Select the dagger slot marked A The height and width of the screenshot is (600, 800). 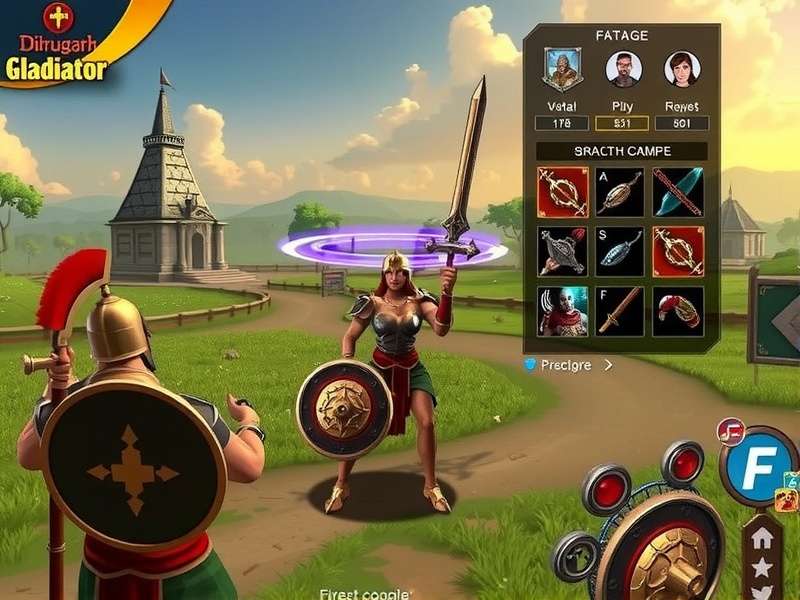pyautogui.click(x=620, y=192)
